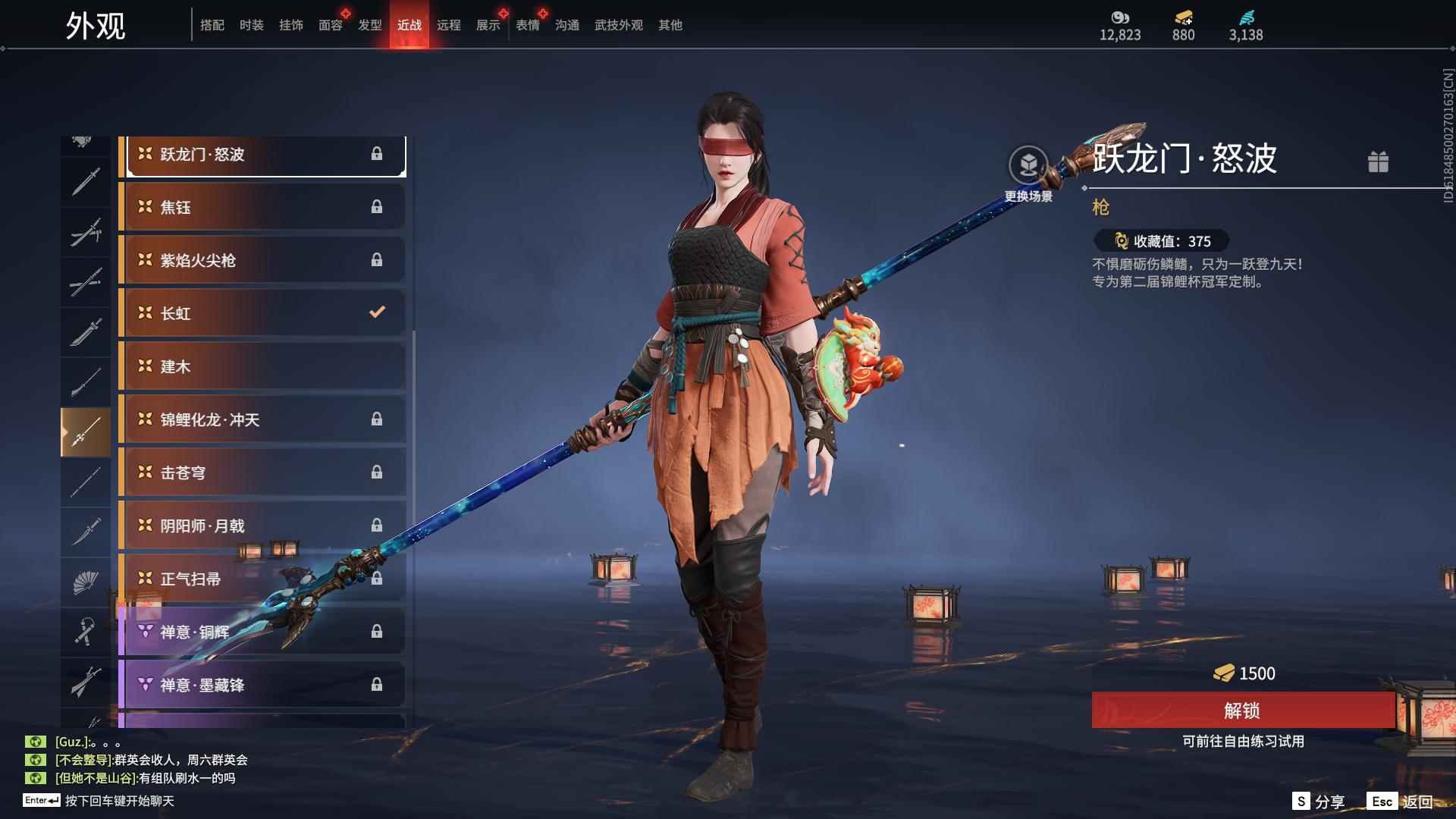Image resolution: width=1456 pixels, height=819 pixels.
Task: Select the 发型 tab
Action: [x=369, y=25]
